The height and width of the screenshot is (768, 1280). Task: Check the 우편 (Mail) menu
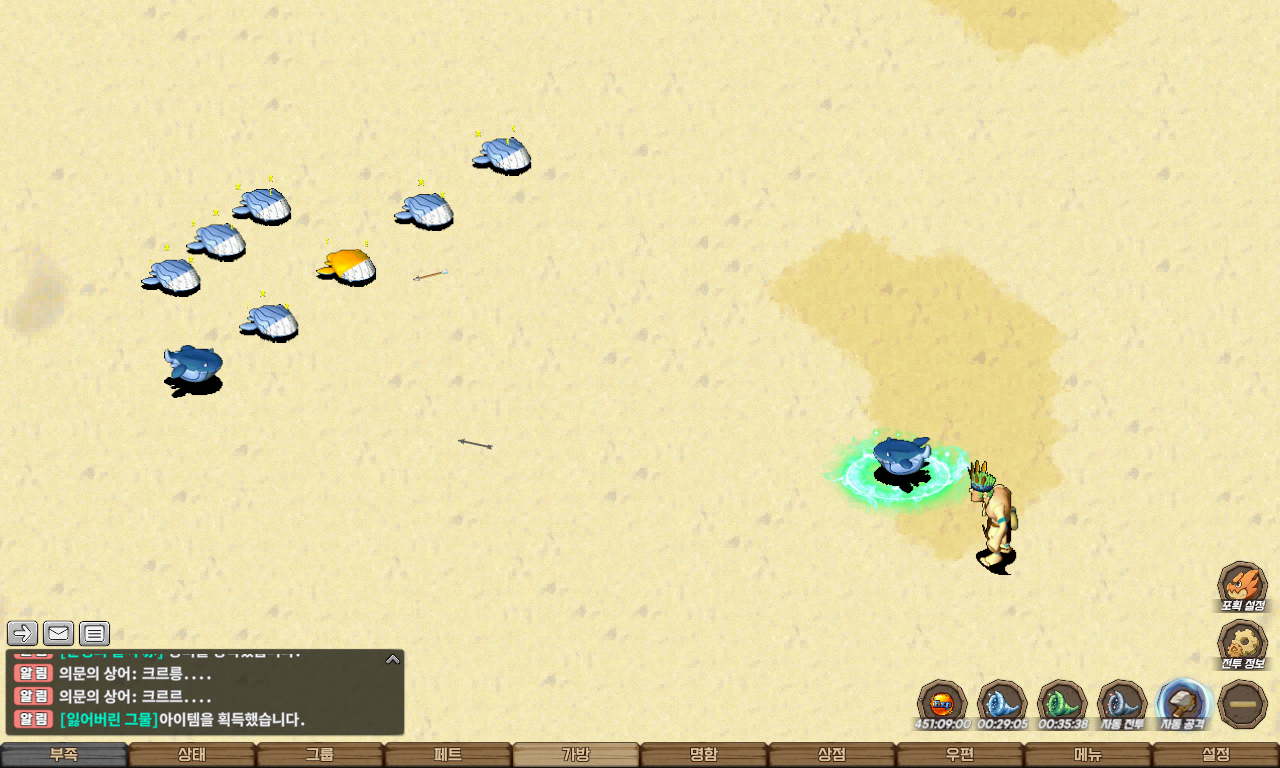point(960,755)
